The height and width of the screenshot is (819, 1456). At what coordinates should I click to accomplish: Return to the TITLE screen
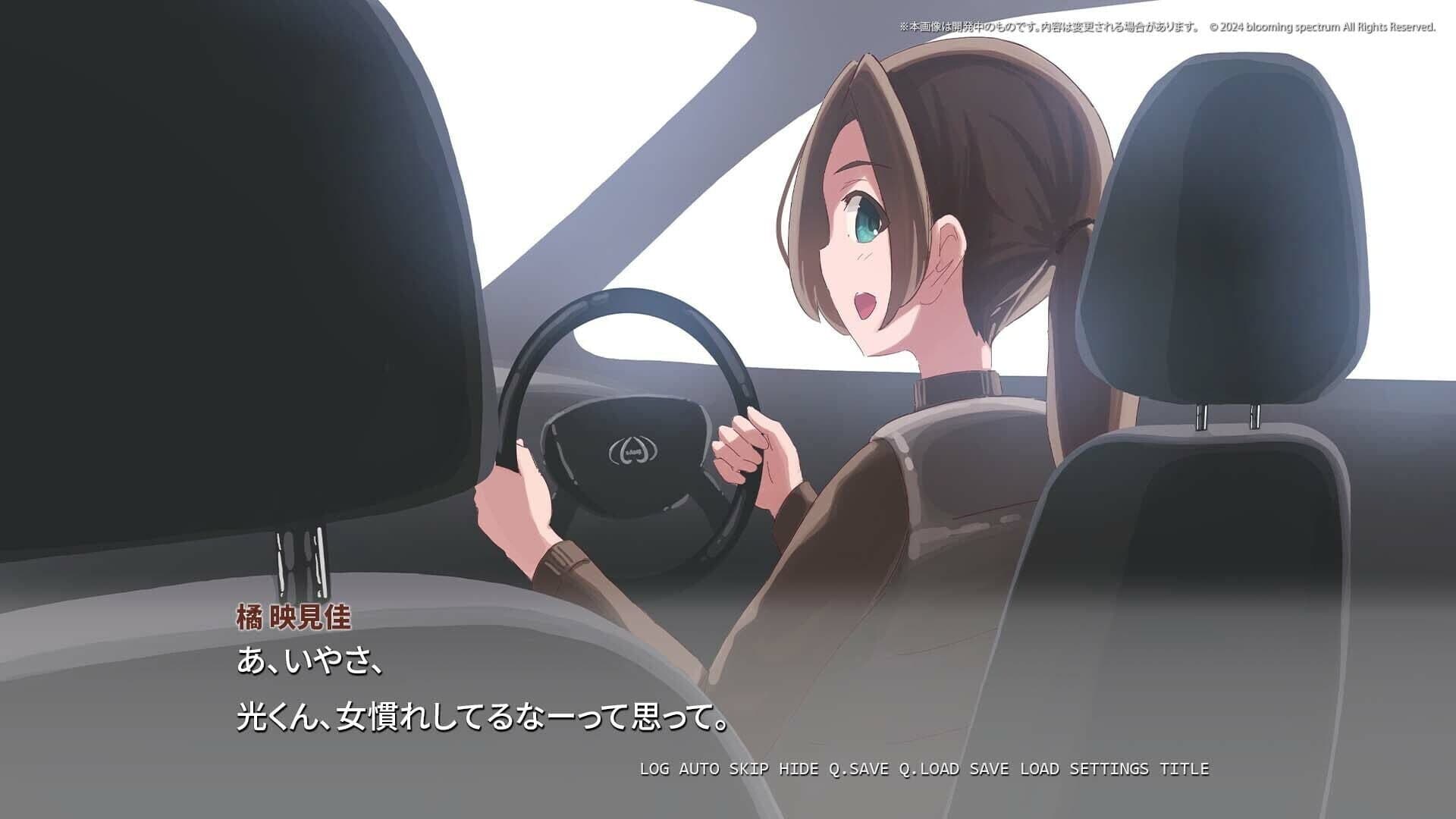(1185, 767)
